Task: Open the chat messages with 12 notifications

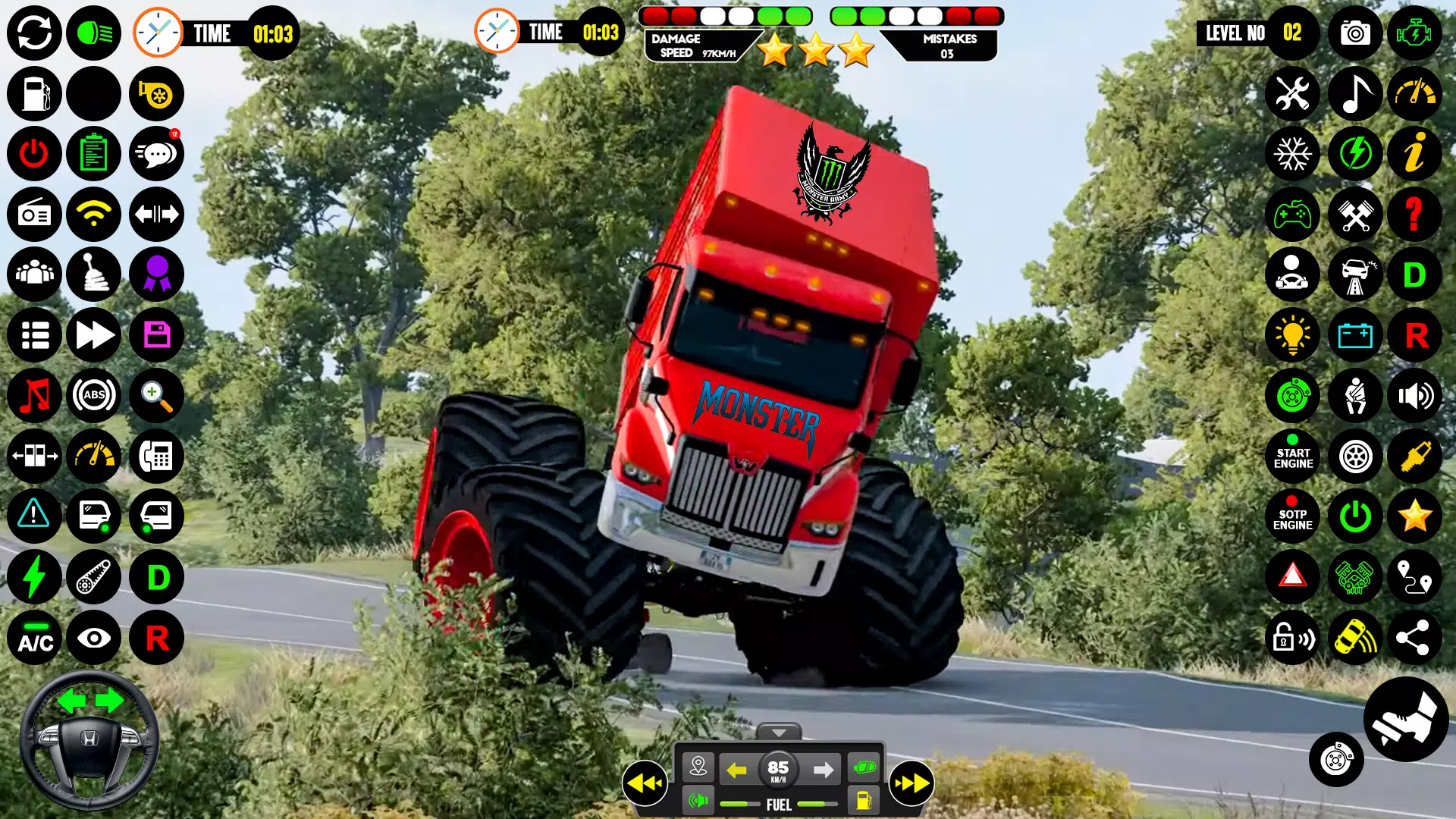Action: [155, 154]
